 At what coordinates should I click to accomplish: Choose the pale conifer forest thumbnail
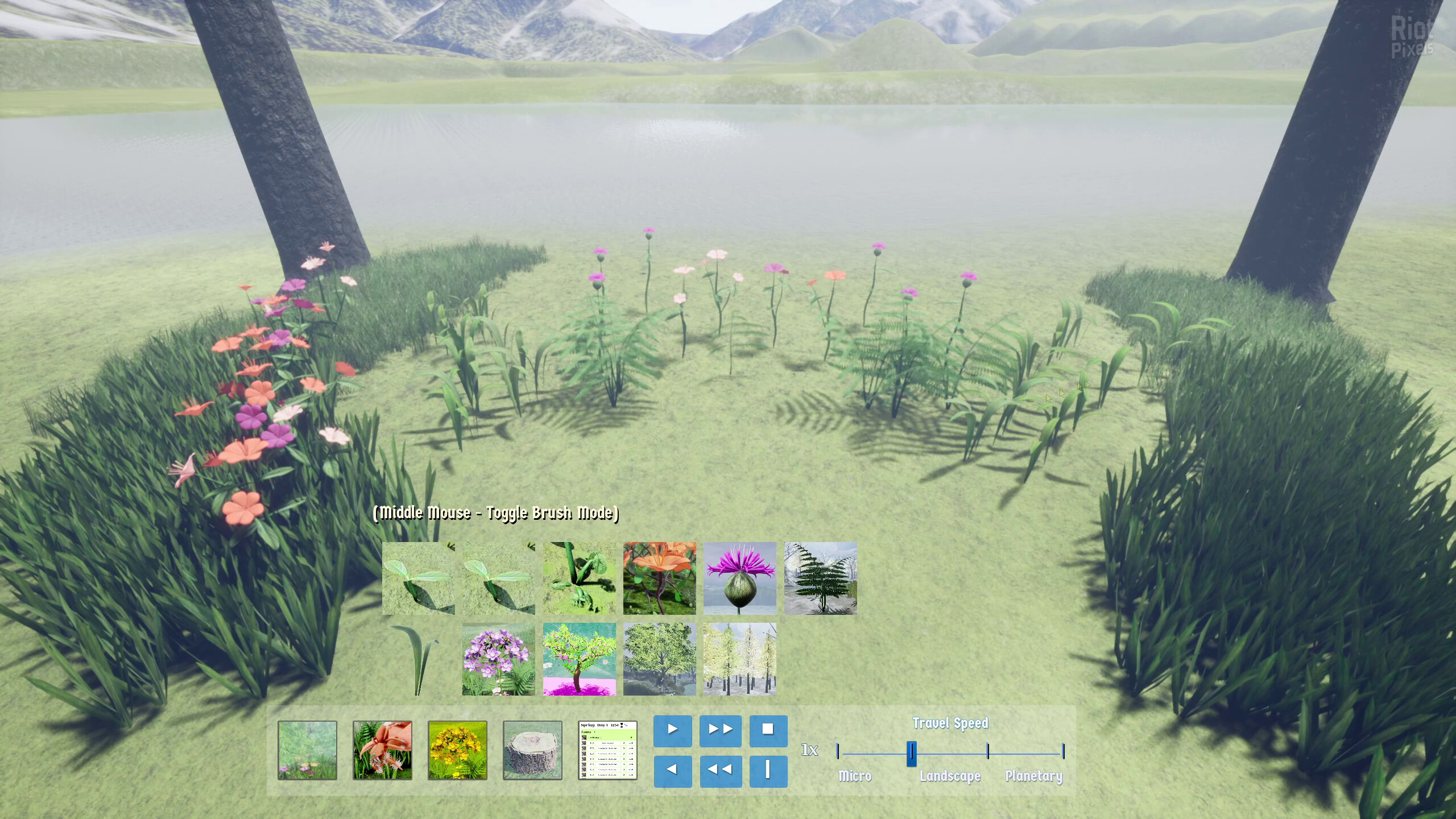(x=739, y=659)
